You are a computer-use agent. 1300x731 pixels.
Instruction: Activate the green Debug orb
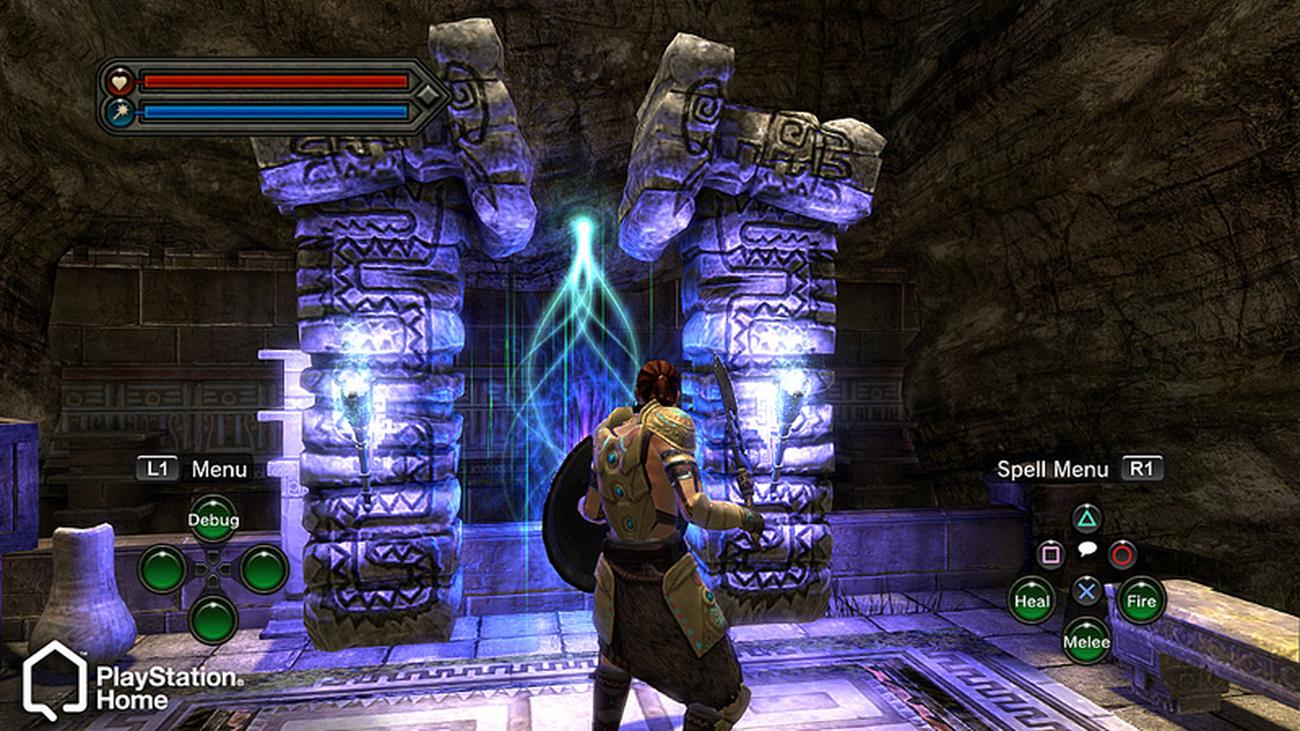click(x=213, y=520)
